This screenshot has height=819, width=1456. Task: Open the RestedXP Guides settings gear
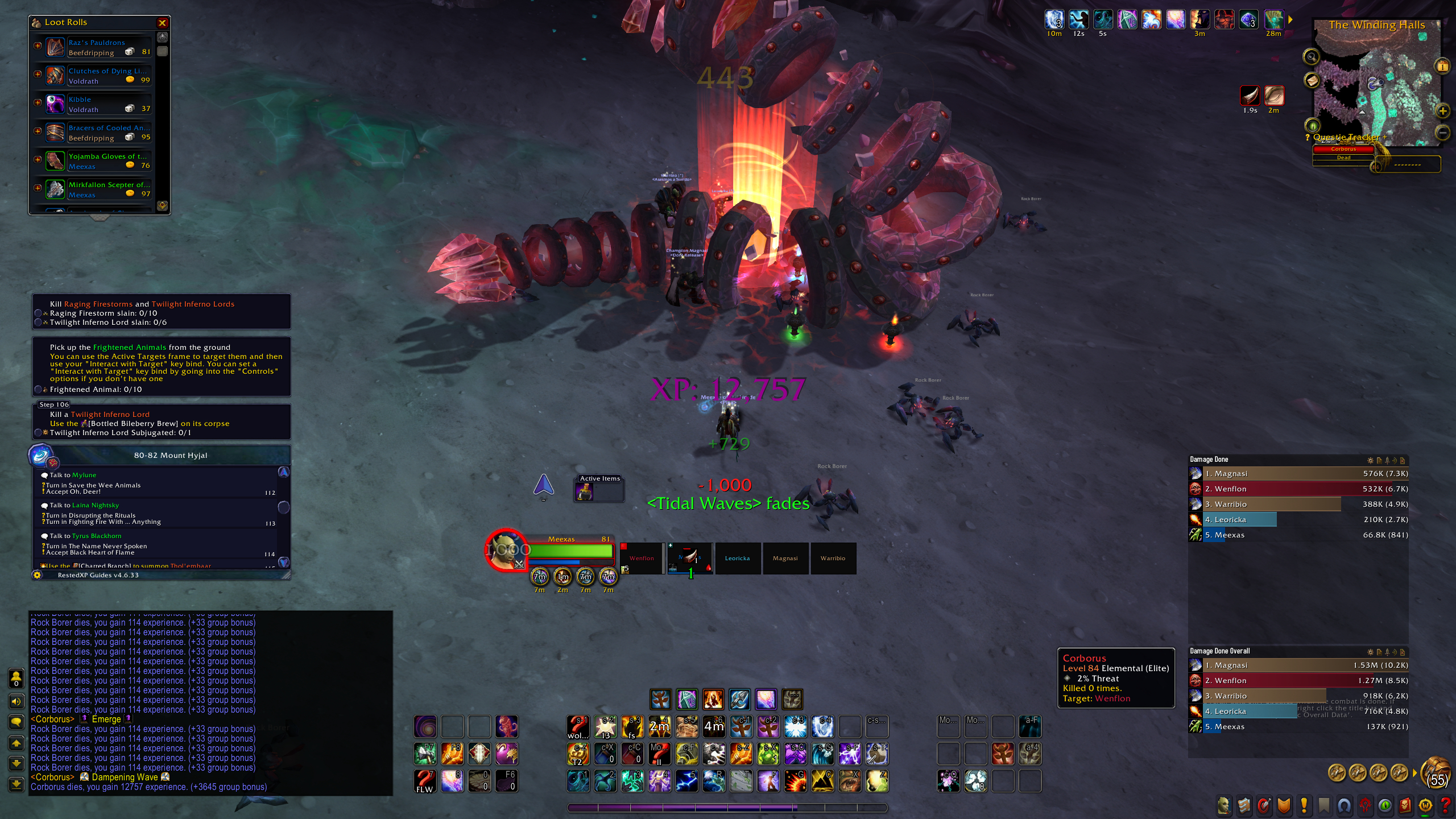(38, 575)
